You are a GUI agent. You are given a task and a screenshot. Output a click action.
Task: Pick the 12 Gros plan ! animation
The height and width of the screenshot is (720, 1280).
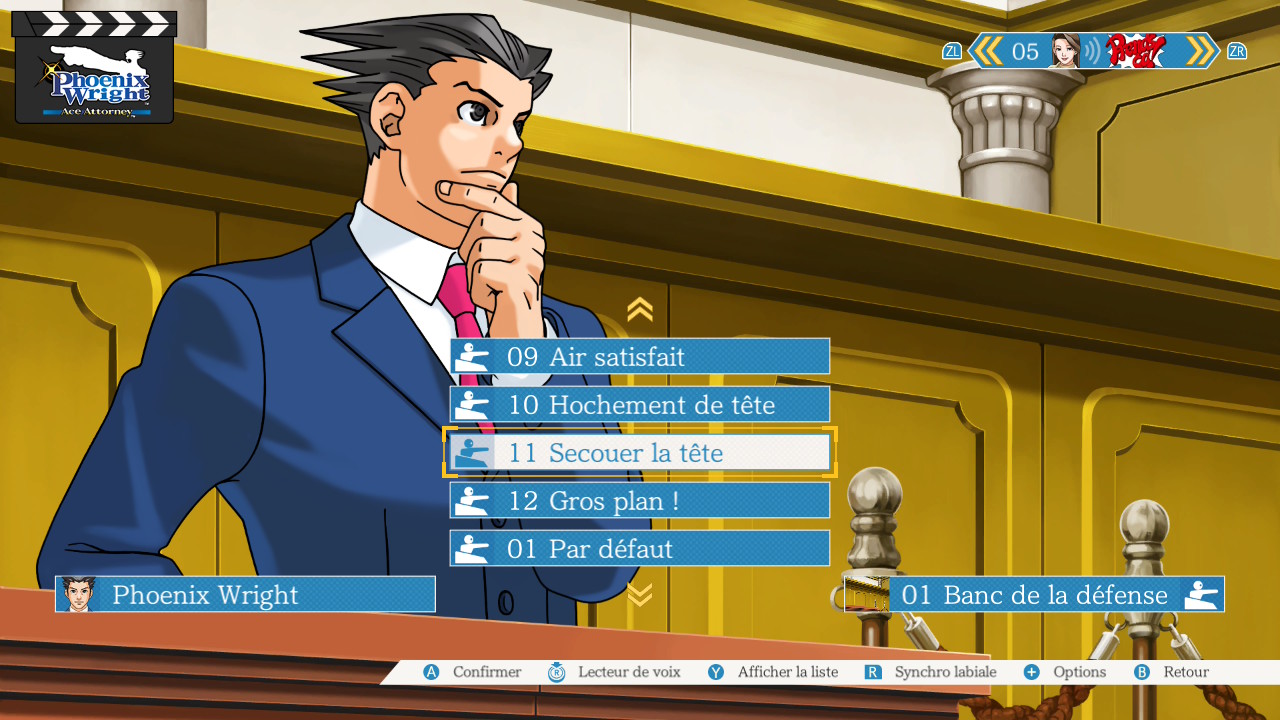(640, 501)
